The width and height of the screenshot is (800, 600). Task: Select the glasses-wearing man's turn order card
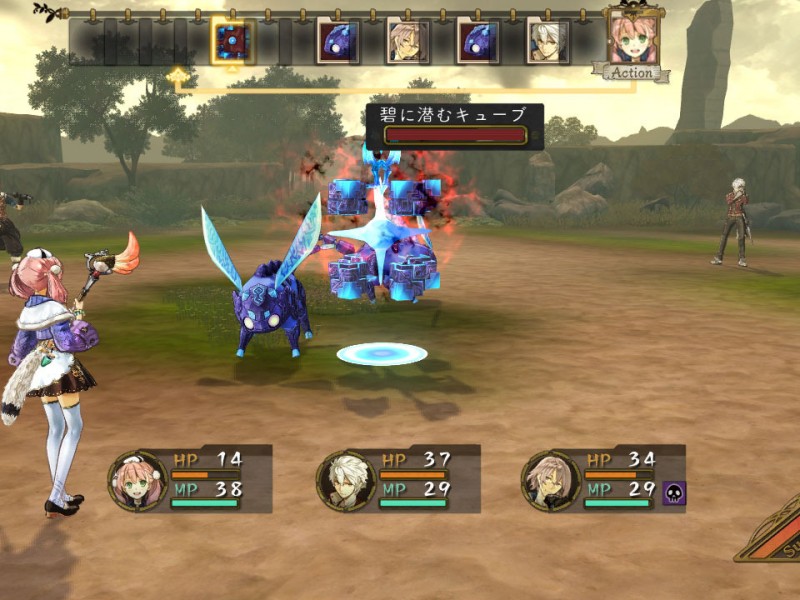click(x=408, y=42)
